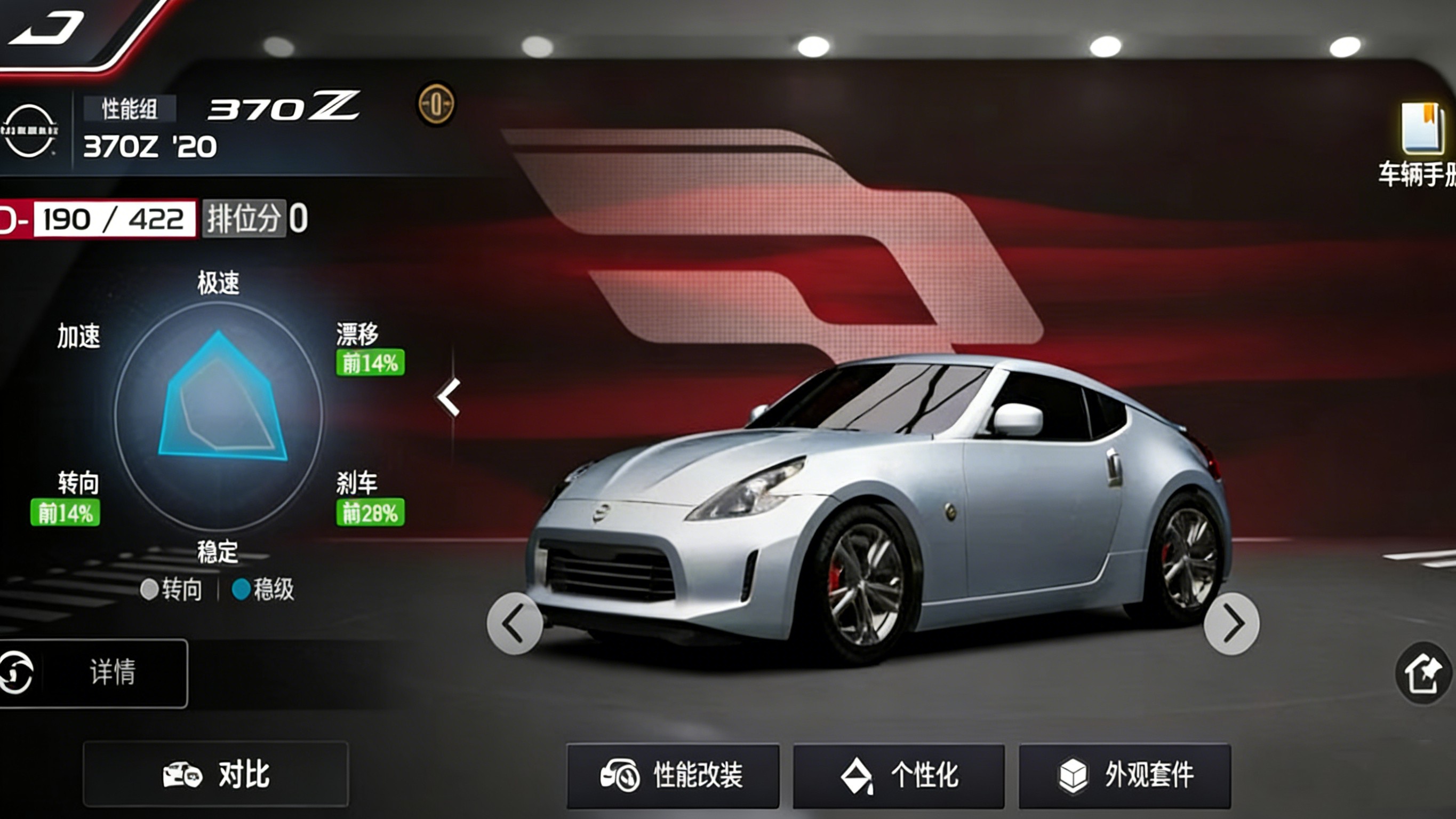Open the 外观套件 body kit menu
1456x819 pixels.
pyautogui.click(x=1125, y=775)
